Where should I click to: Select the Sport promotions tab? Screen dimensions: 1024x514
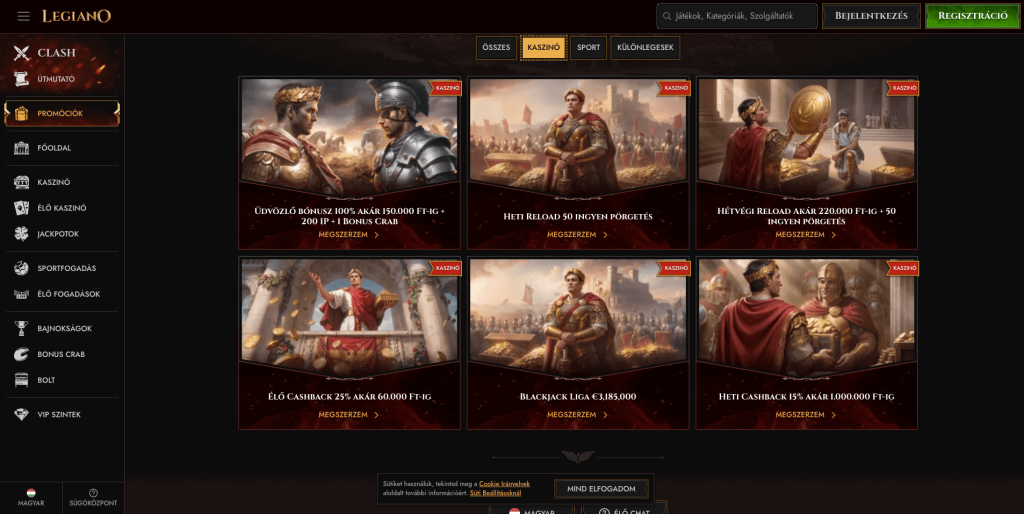tap(589, 47)
